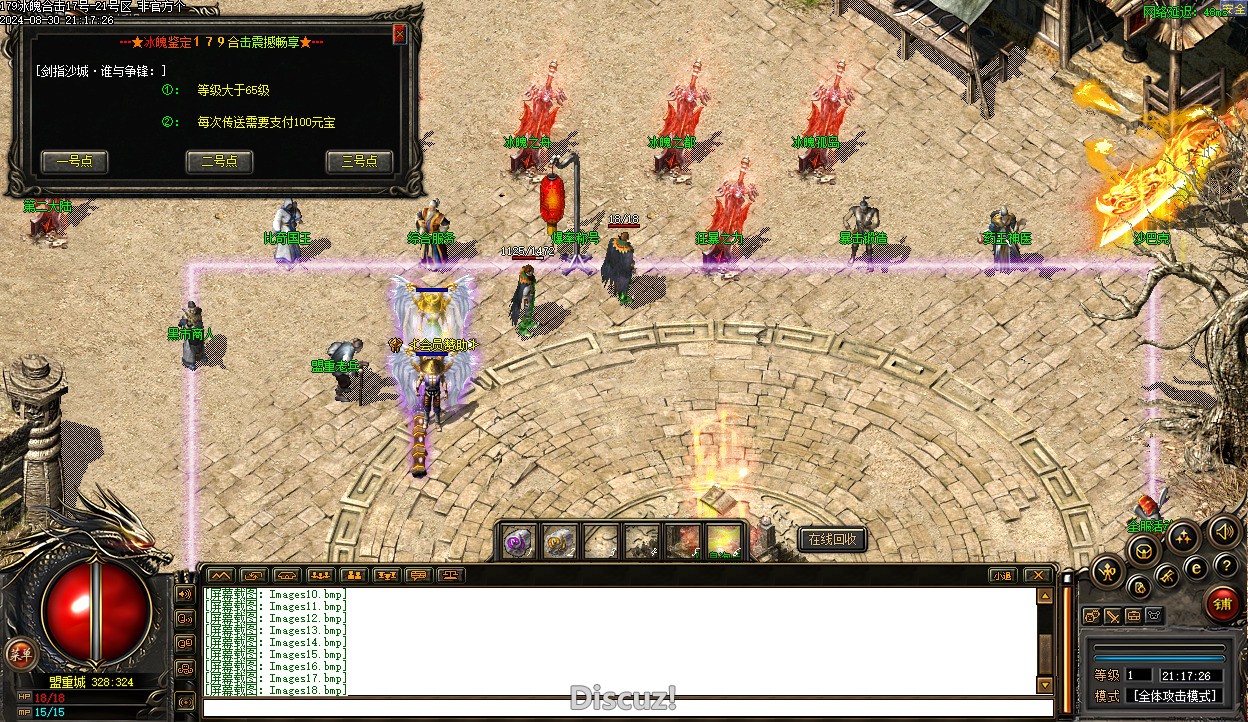Close the NPC dialog with red X

(400, 34)
